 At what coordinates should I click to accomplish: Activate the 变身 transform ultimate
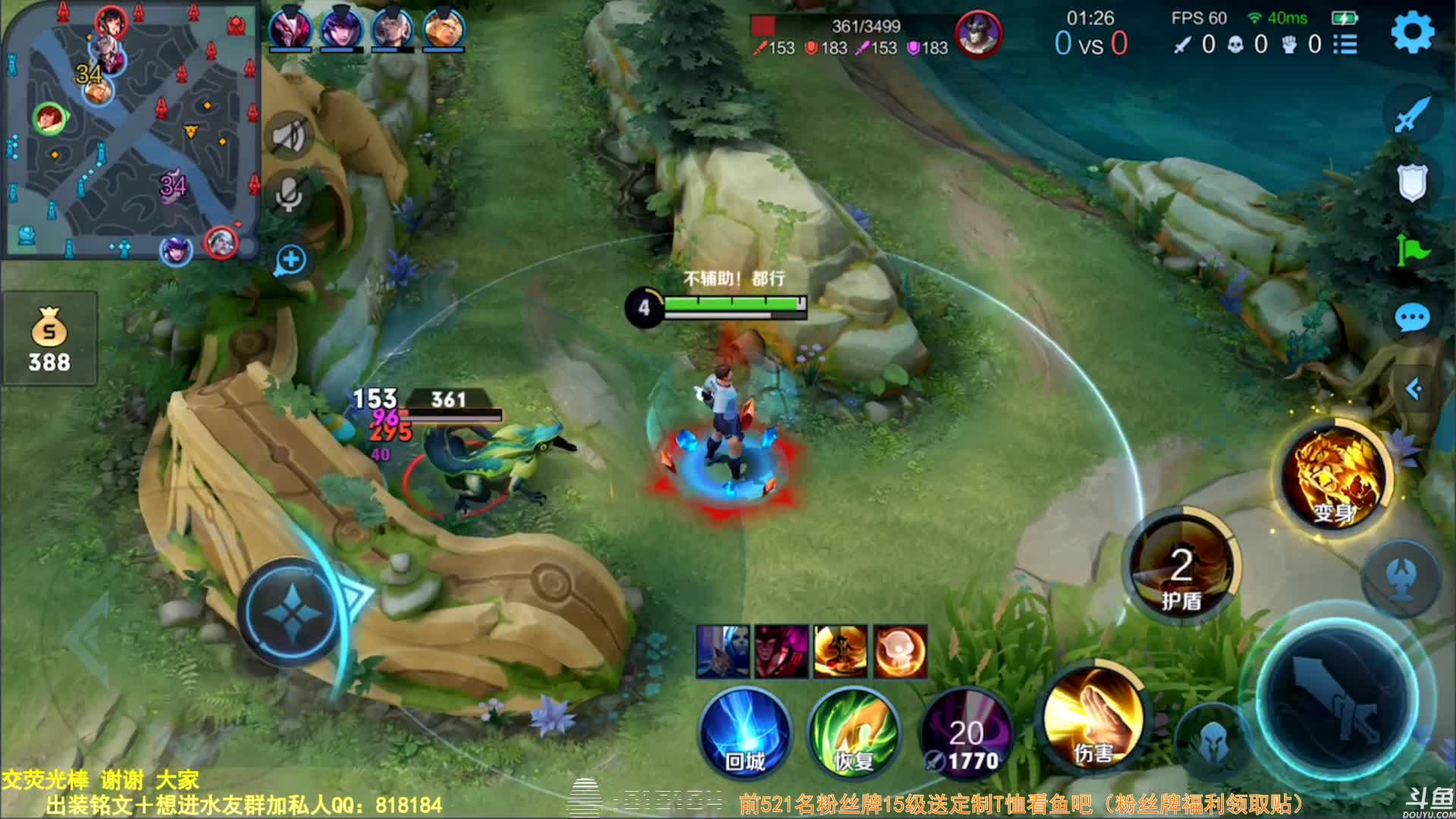click(1335, 476)
